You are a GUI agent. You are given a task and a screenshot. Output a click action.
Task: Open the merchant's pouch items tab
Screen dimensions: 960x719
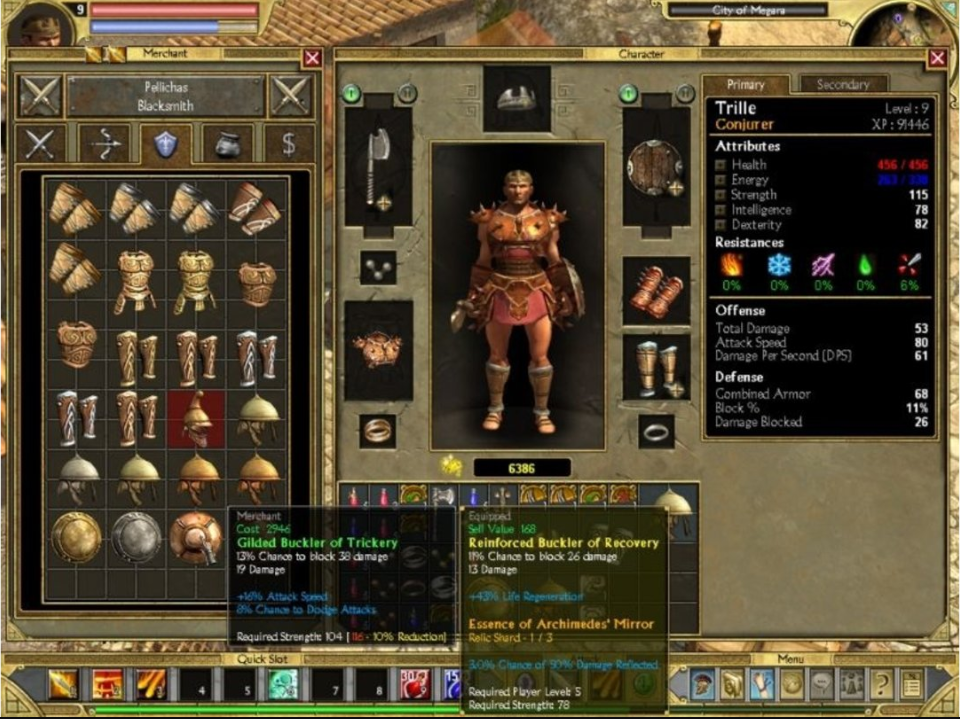tap(227, 145)
